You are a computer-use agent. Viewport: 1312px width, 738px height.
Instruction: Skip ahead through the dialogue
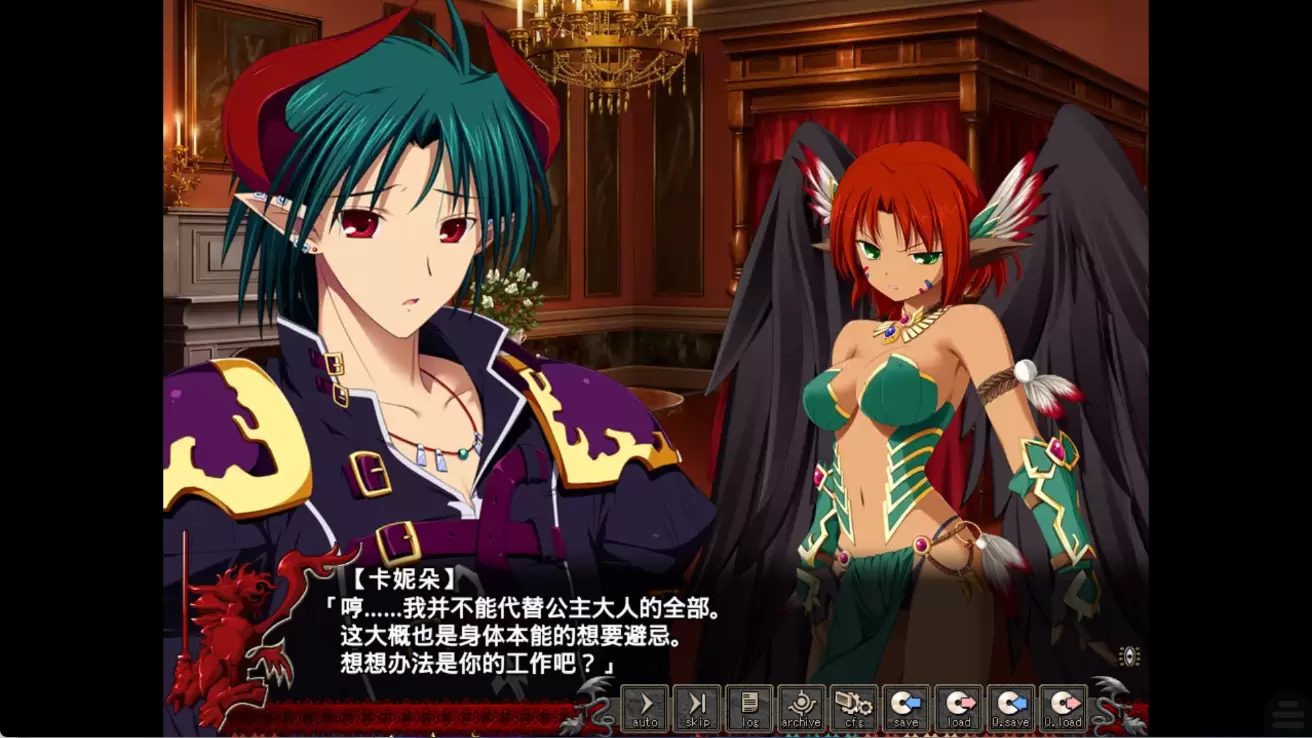pyautogui.click(x=697, y=708)
